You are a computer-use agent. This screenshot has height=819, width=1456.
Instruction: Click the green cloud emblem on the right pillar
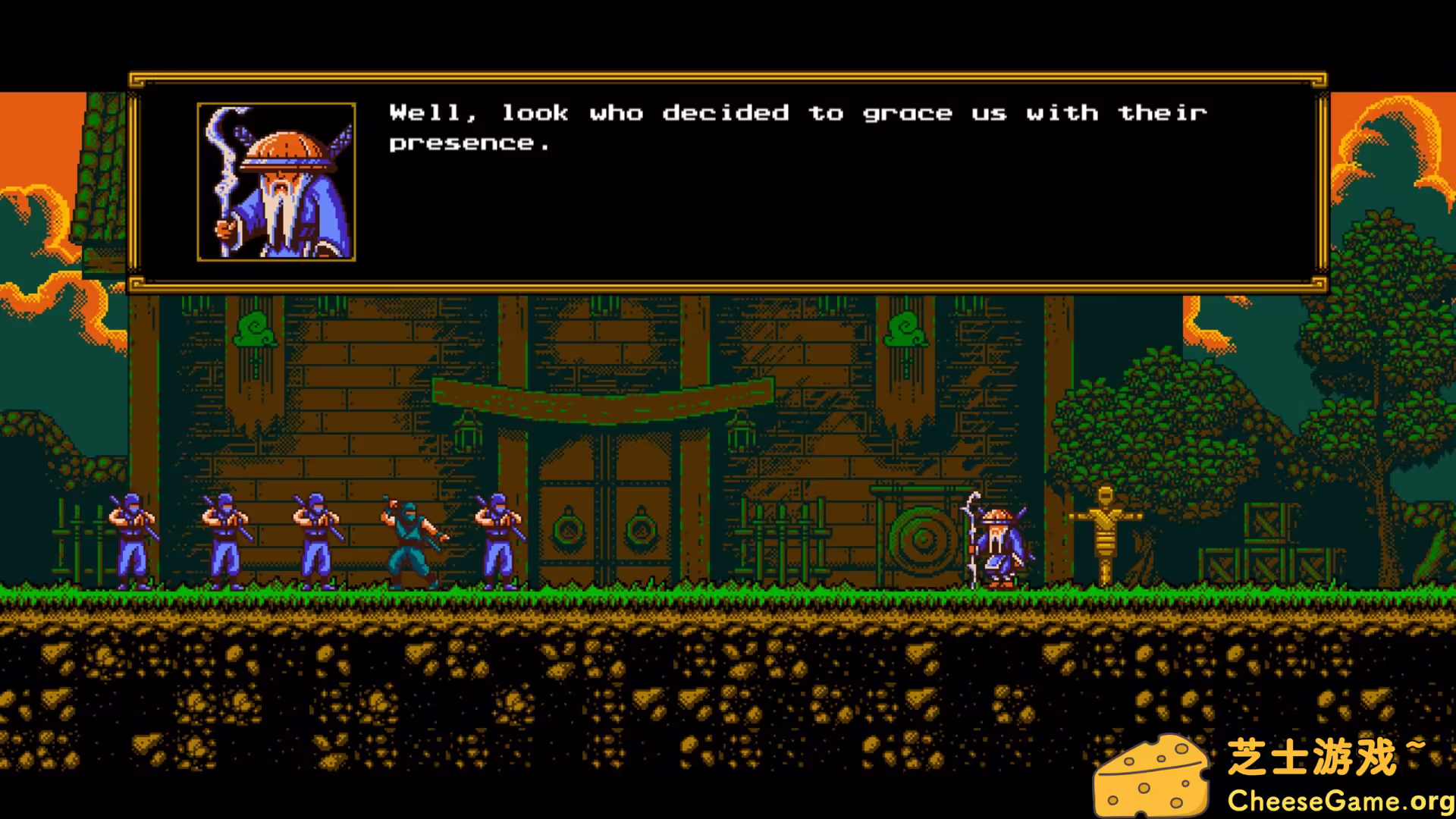point(906,330)
